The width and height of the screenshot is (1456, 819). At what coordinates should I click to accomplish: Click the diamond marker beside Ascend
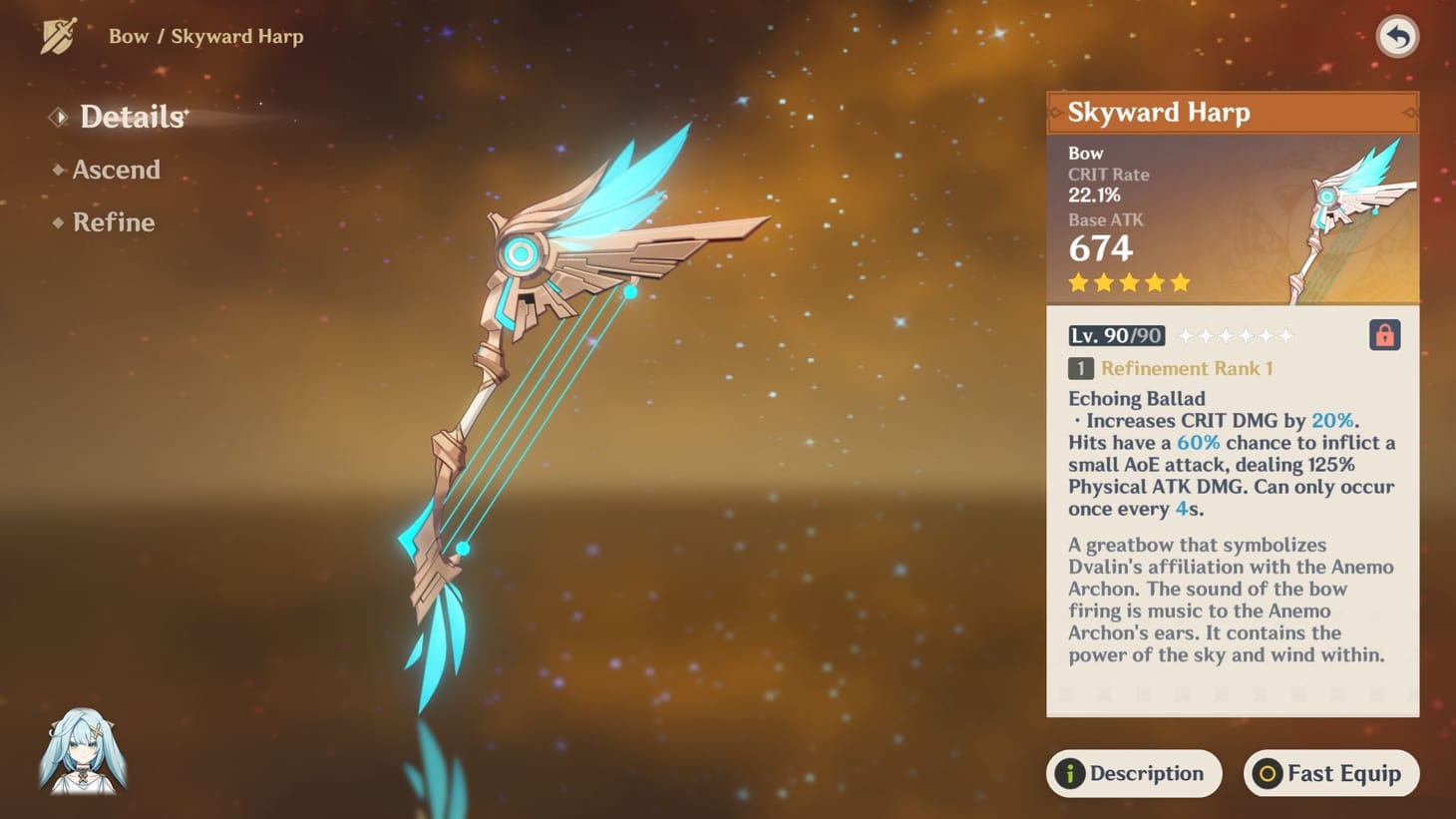point(58,170)
